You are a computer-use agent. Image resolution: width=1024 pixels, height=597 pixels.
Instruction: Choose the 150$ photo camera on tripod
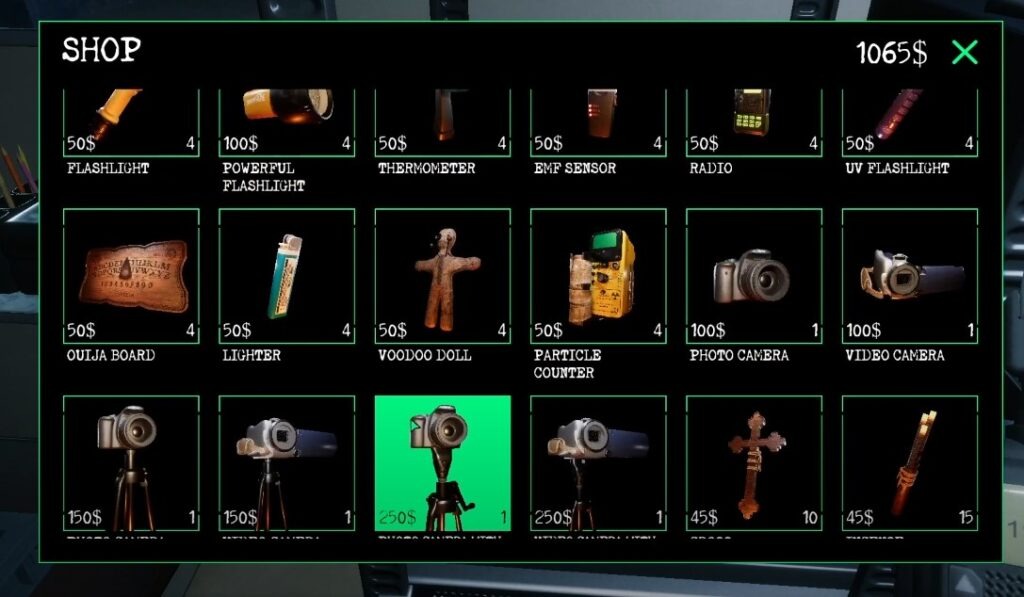click(x=131, y=462)
